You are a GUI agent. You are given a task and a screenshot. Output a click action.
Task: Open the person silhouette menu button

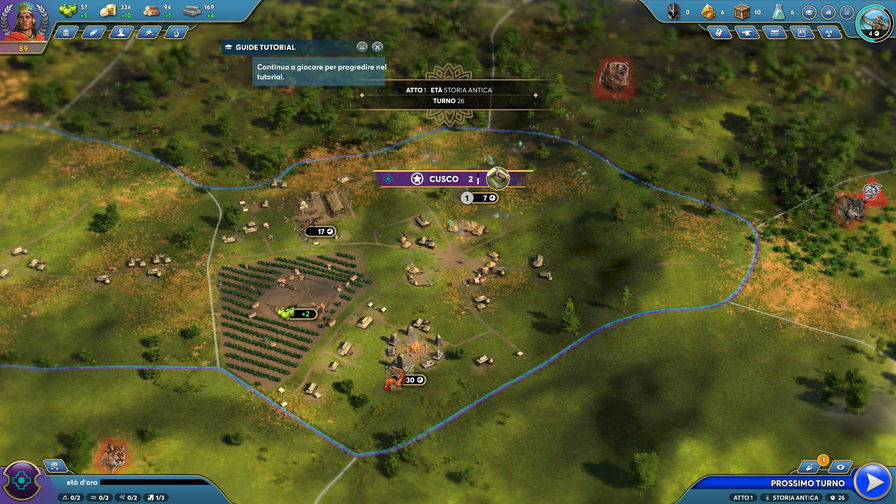click(122, 32)
